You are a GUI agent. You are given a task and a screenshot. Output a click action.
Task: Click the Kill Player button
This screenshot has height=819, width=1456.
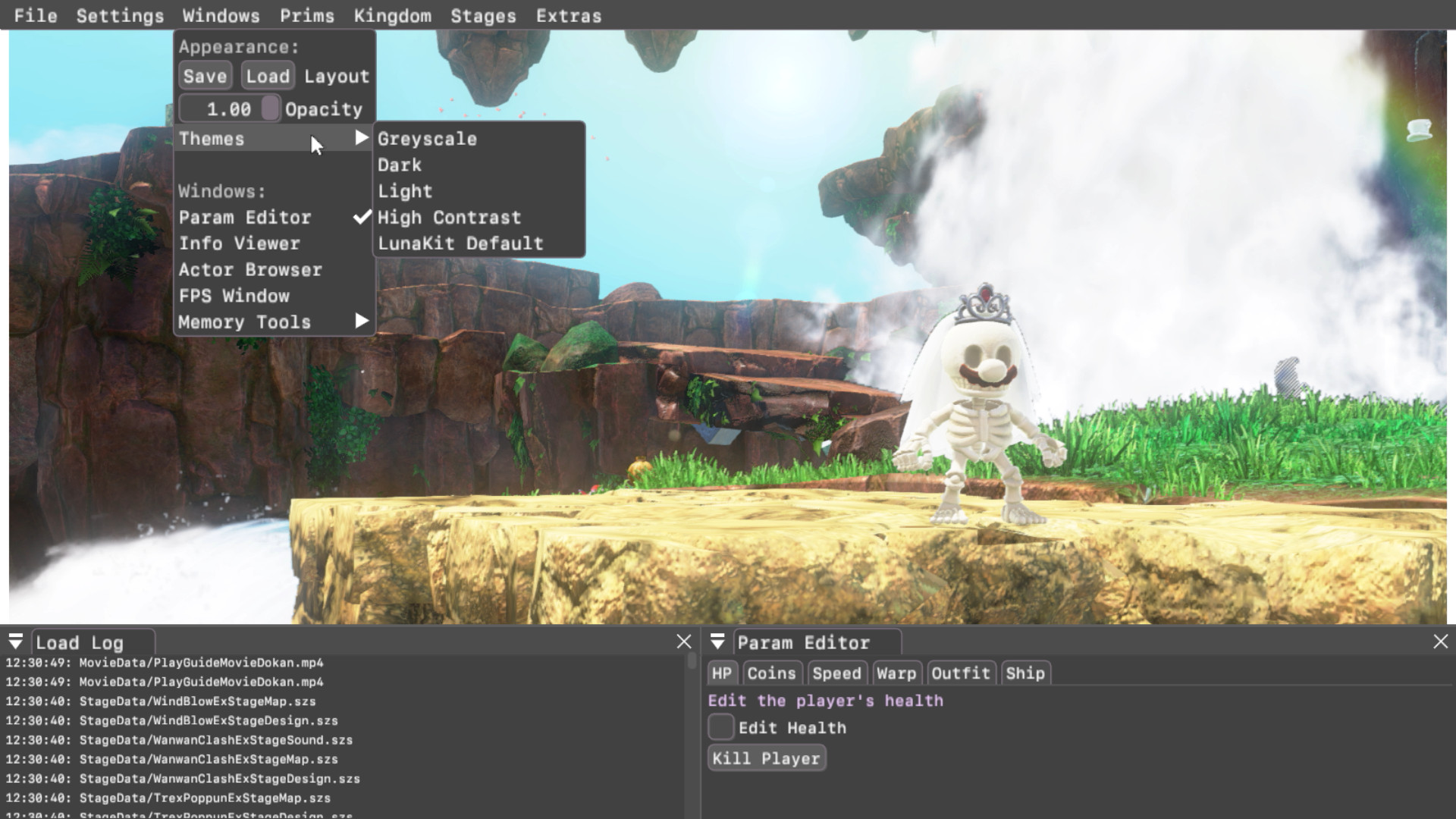point(766,757)
